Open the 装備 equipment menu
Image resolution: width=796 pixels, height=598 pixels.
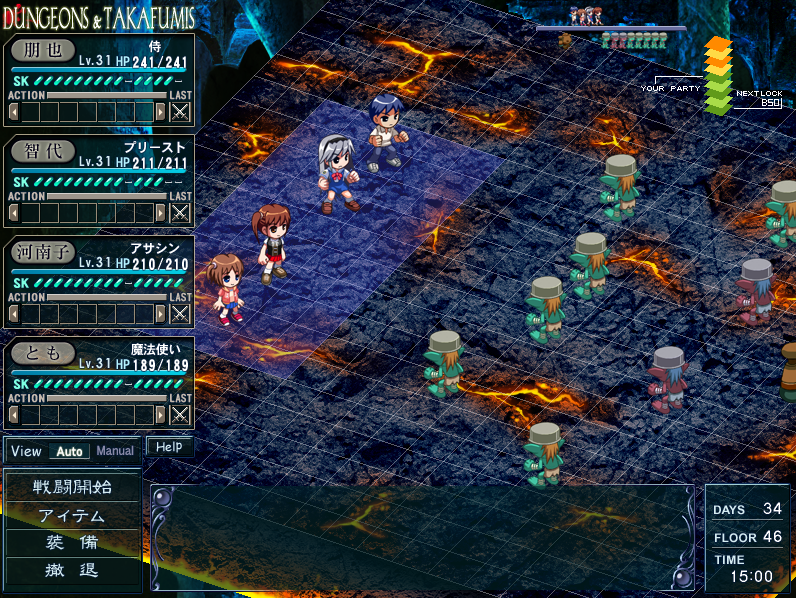pos(73,543)
